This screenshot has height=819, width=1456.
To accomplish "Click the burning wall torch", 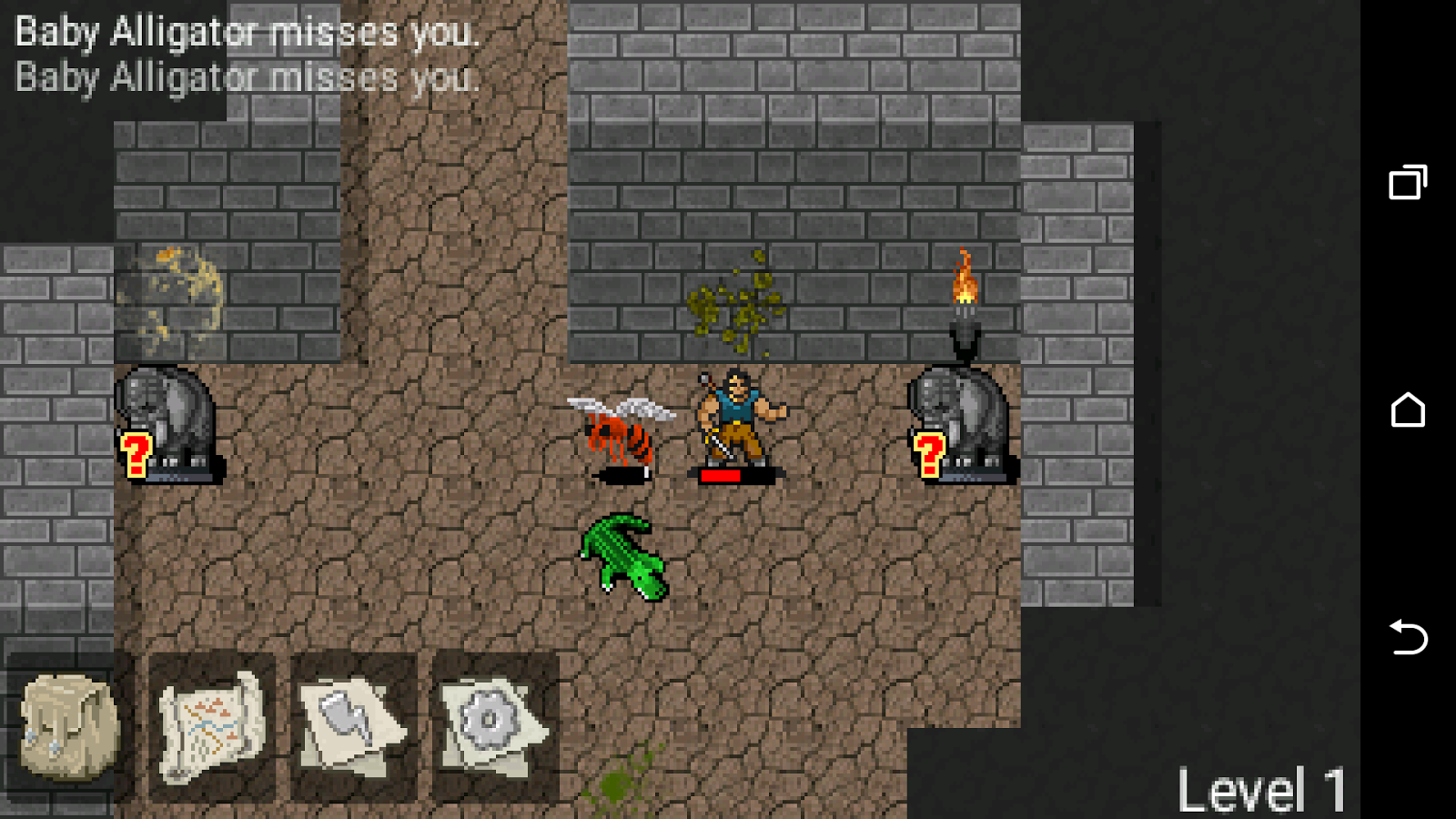I will [x=965, y=291].
